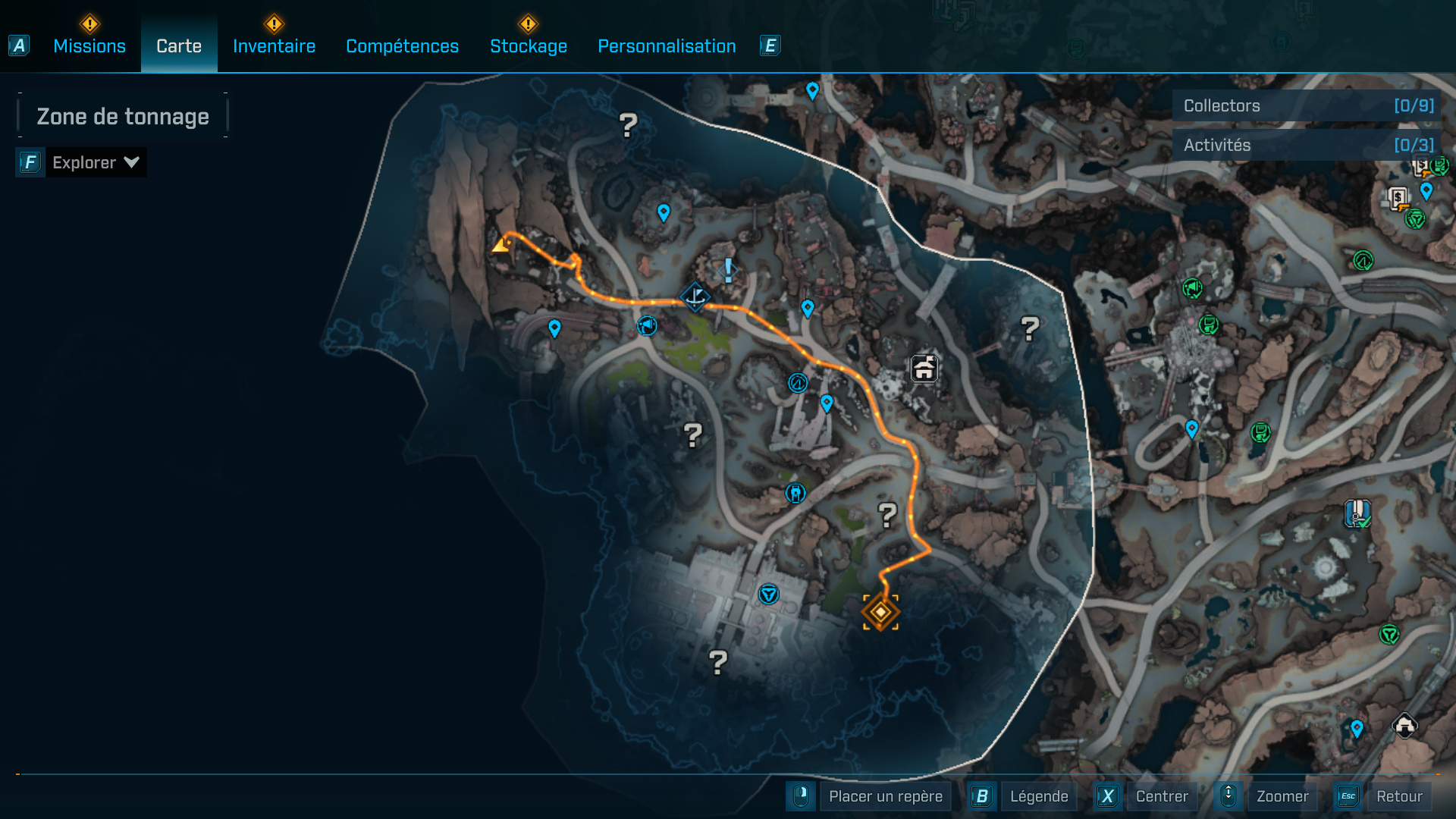Open the Légende map legend

[1038, 796]
